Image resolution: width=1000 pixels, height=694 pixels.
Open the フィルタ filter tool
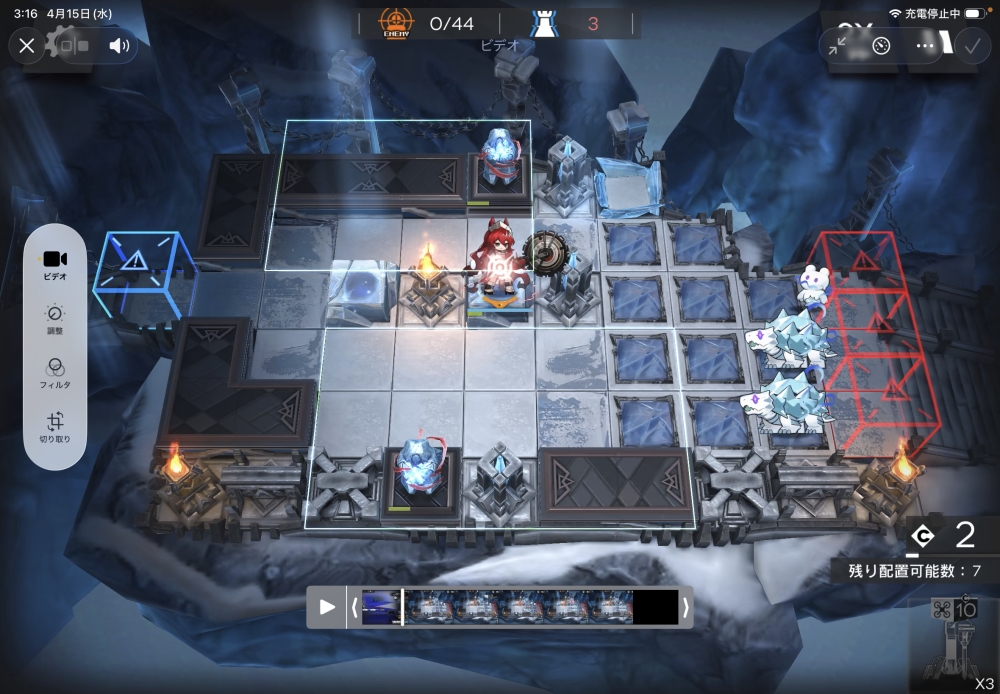pyautogui.click(x=55, y=373)
